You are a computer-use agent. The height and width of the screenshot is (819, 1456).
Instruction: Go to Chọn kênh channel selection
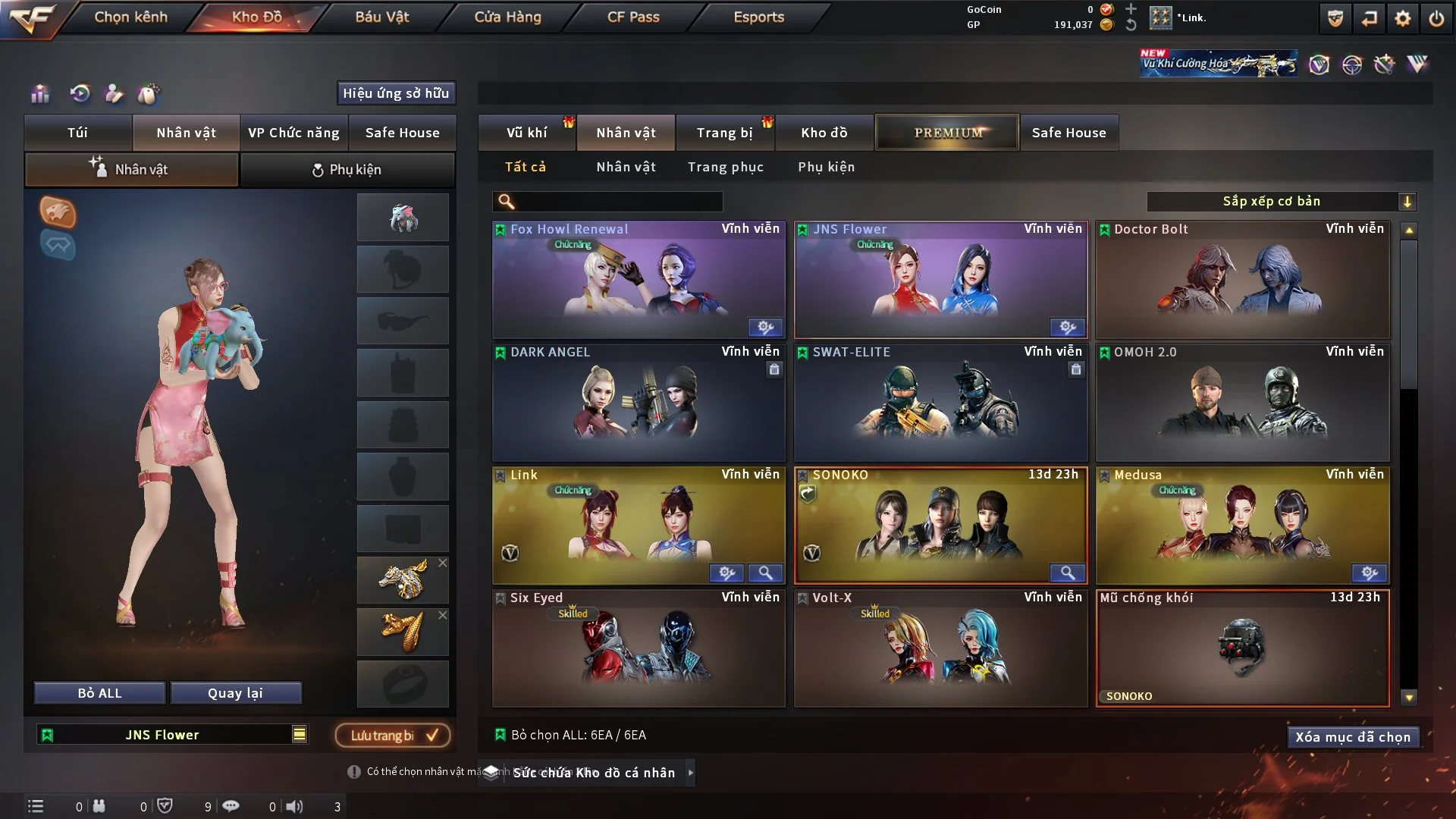[x=130, y=17]
